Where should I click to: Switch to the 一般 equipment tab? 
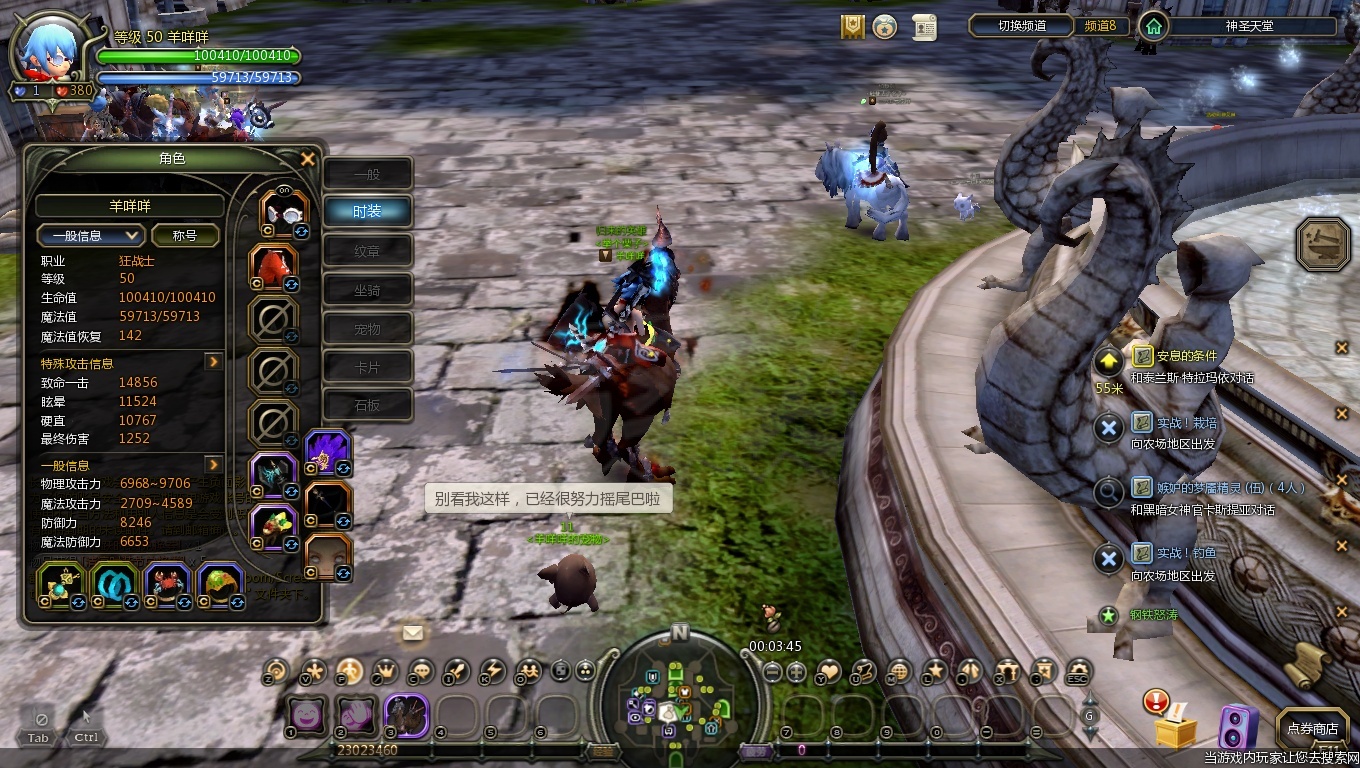coord(367,173)
